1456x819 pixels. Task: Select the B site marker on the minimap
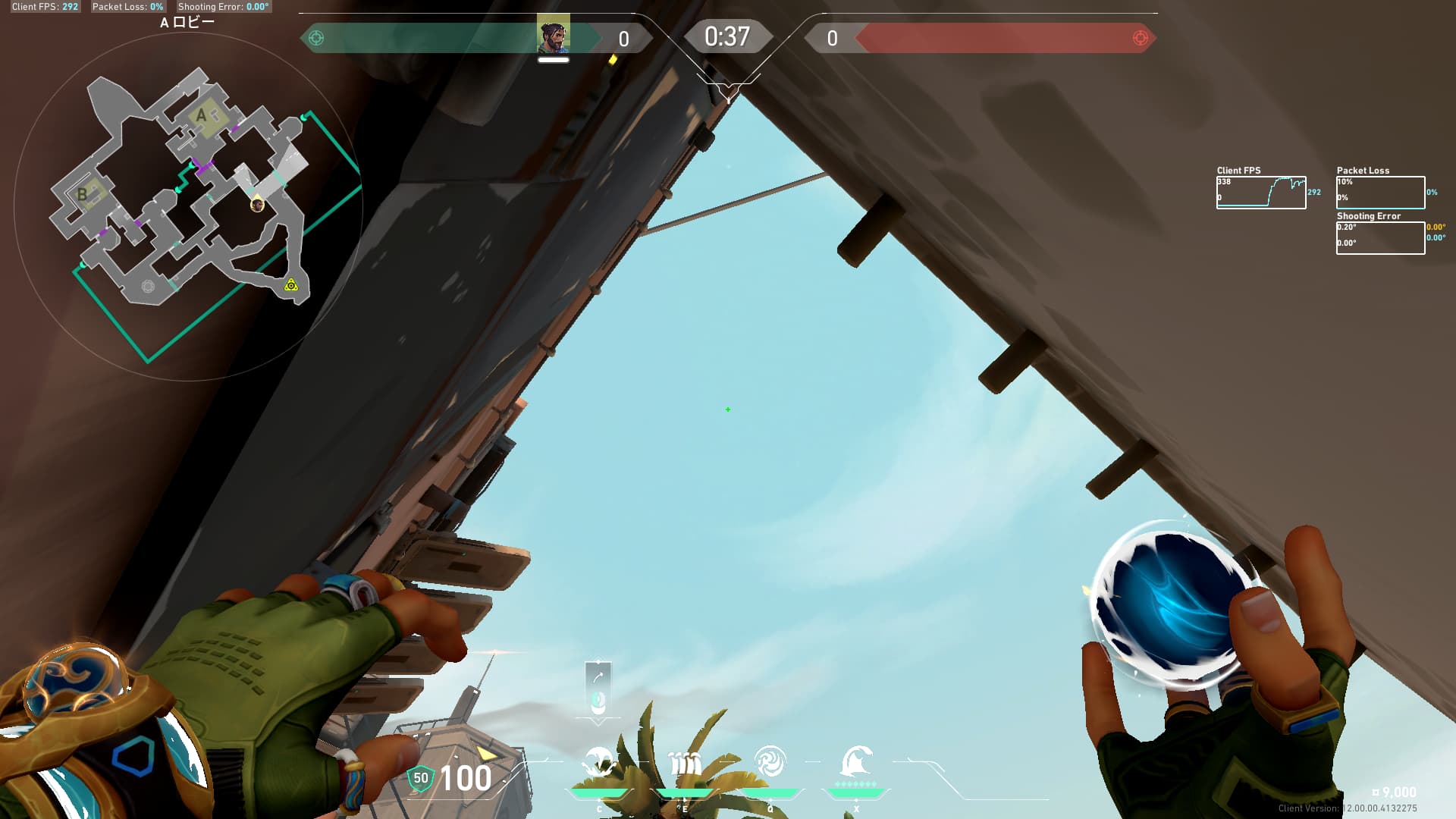coord(83,194)
